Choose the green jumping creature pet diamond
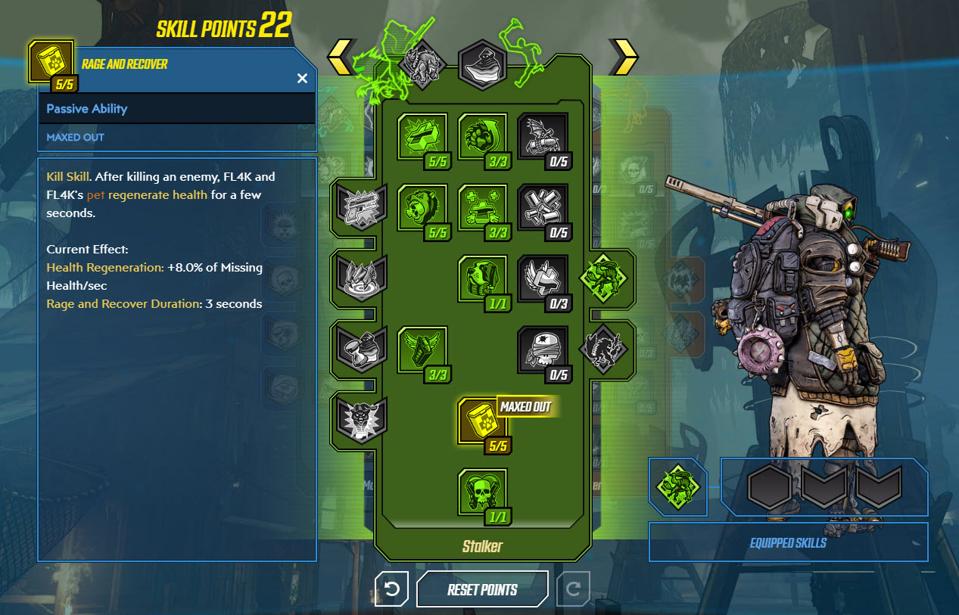Screen dimensions: 959x615 click(607, 276)
